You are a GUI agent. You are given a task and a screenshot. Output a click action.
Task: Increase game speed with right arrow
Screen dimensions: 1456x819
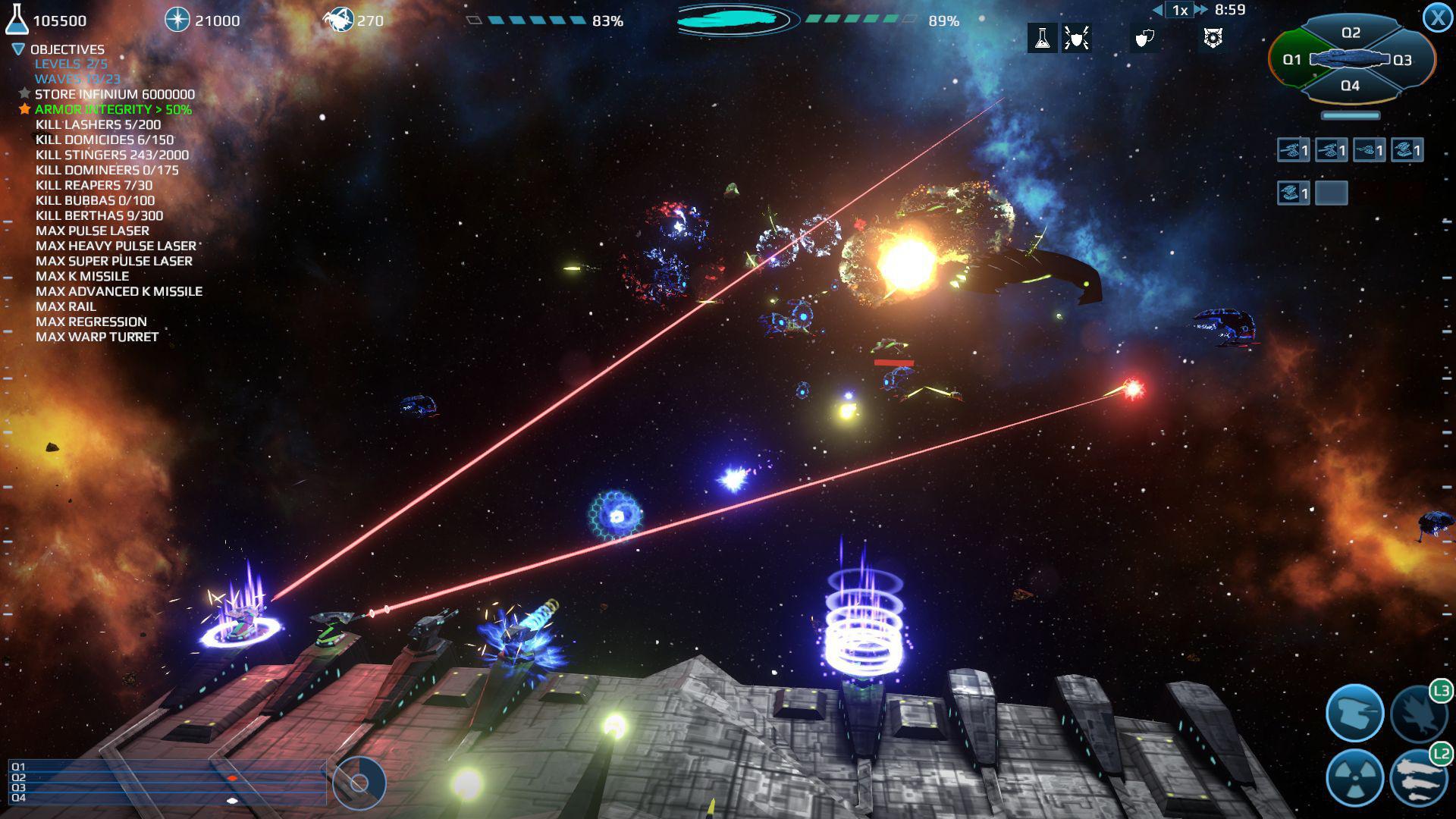click(x=1200, y=10)
